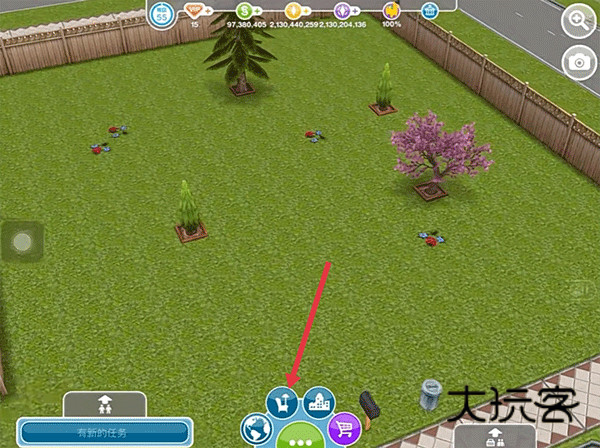The height and width of the screenshot is (448, 600).
Task: Tap the round gray button on left edge
Action: (23, 242)
